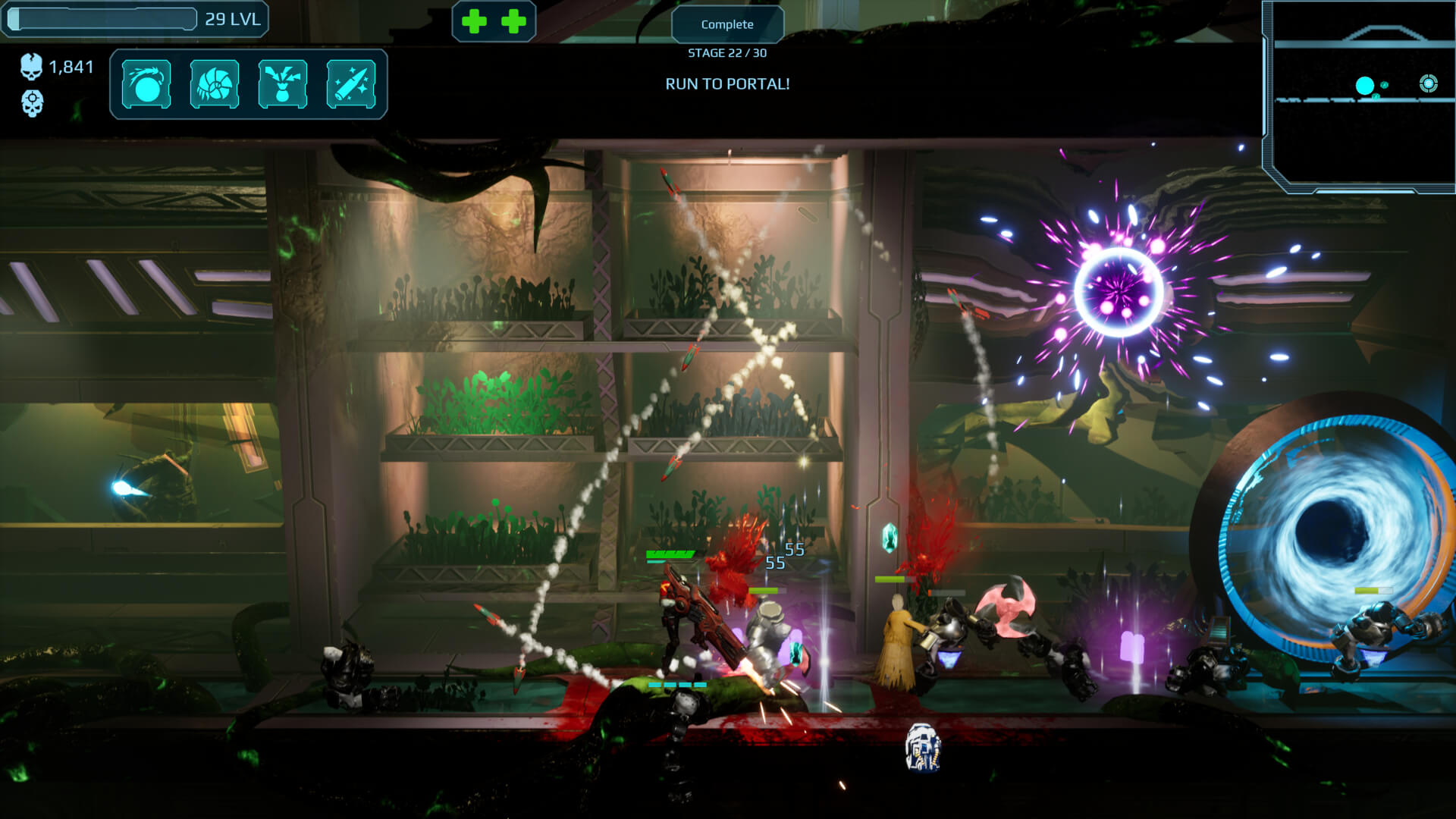Pick up the left green health cross

[x=474, y=20]
